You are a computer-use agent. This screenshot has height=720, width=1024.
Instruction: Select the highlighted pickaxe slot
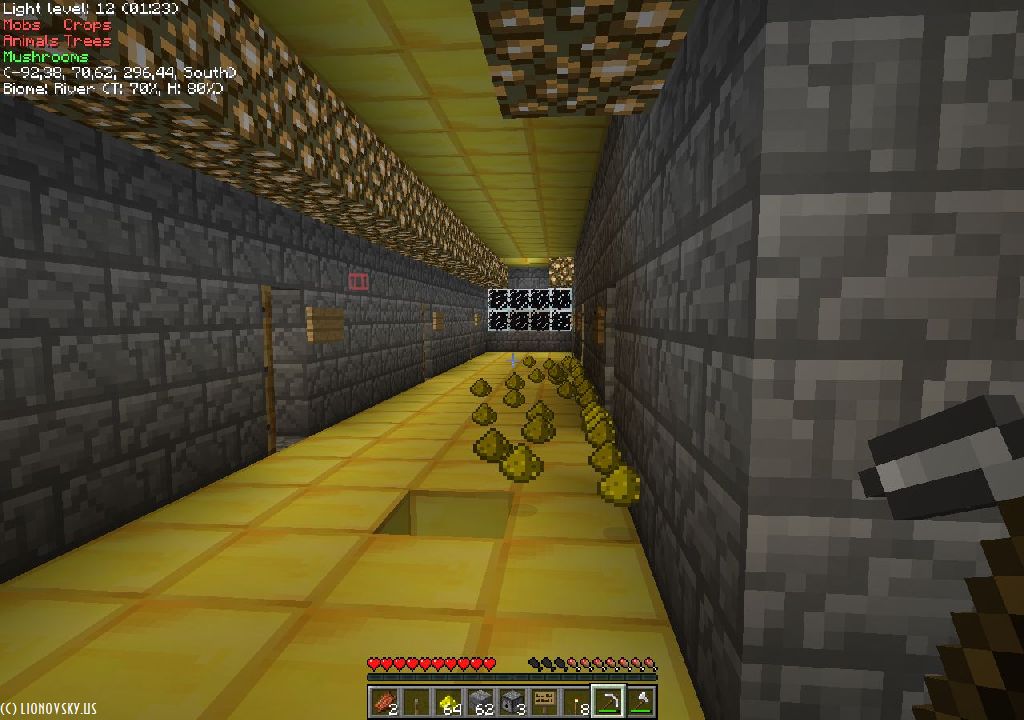pos(608,702)
